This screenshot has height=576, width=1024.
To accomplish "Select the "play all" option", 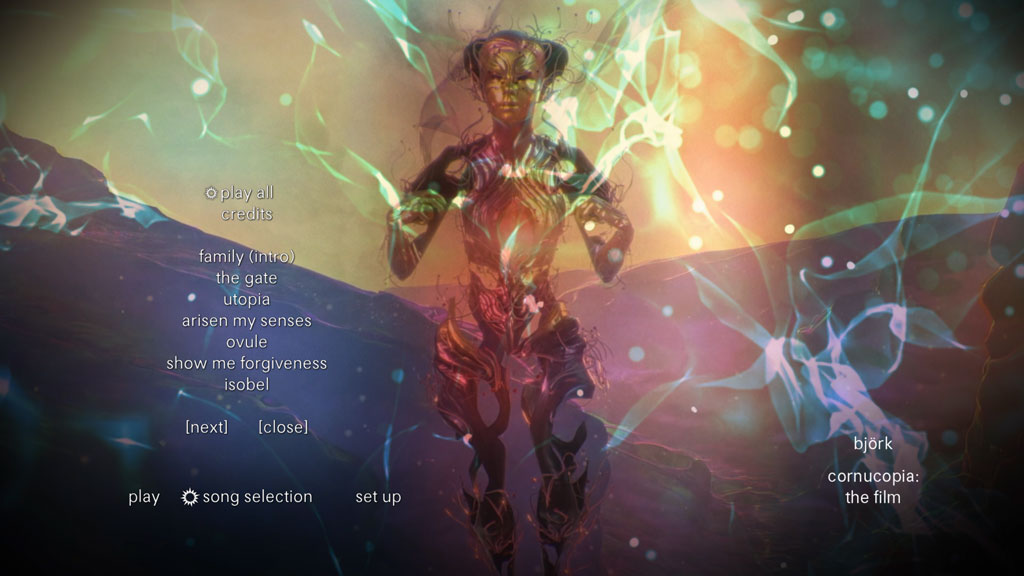I will 246,193.
